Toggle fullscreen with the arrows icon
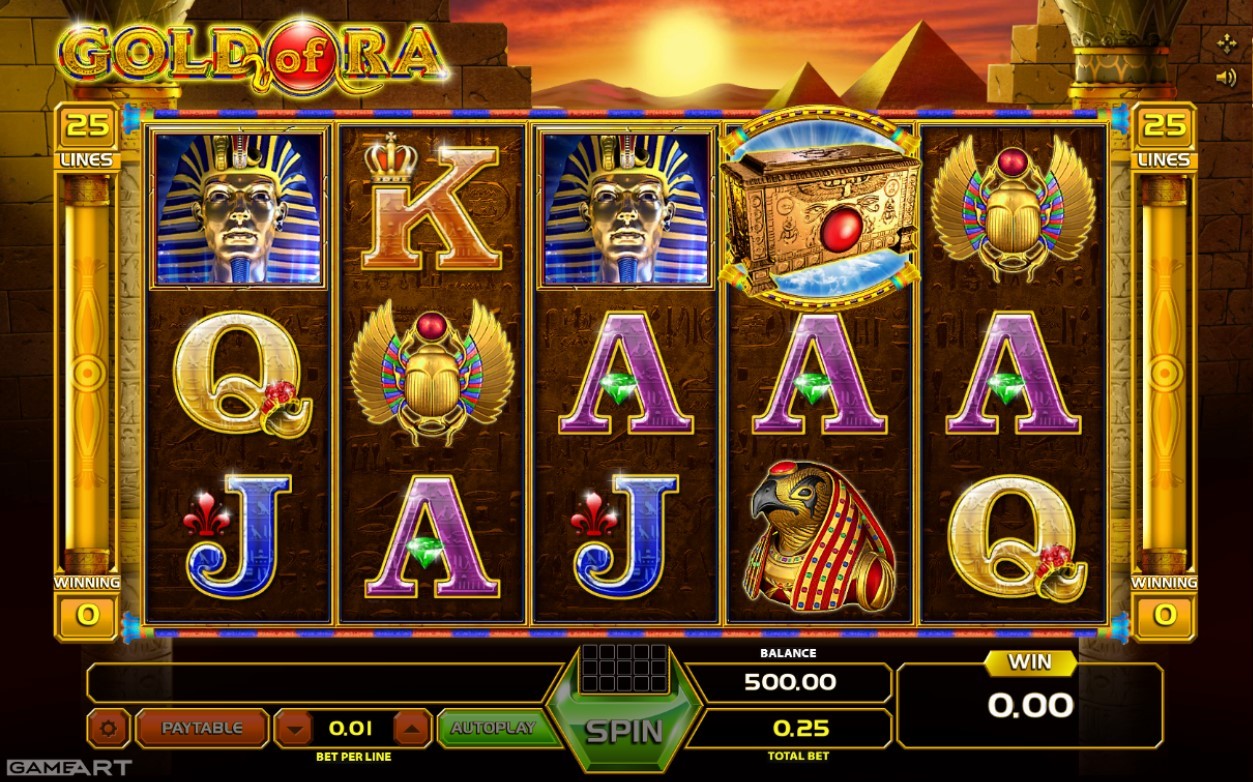The height and width of the screenshot is (782, 1253). (1227, 43)
